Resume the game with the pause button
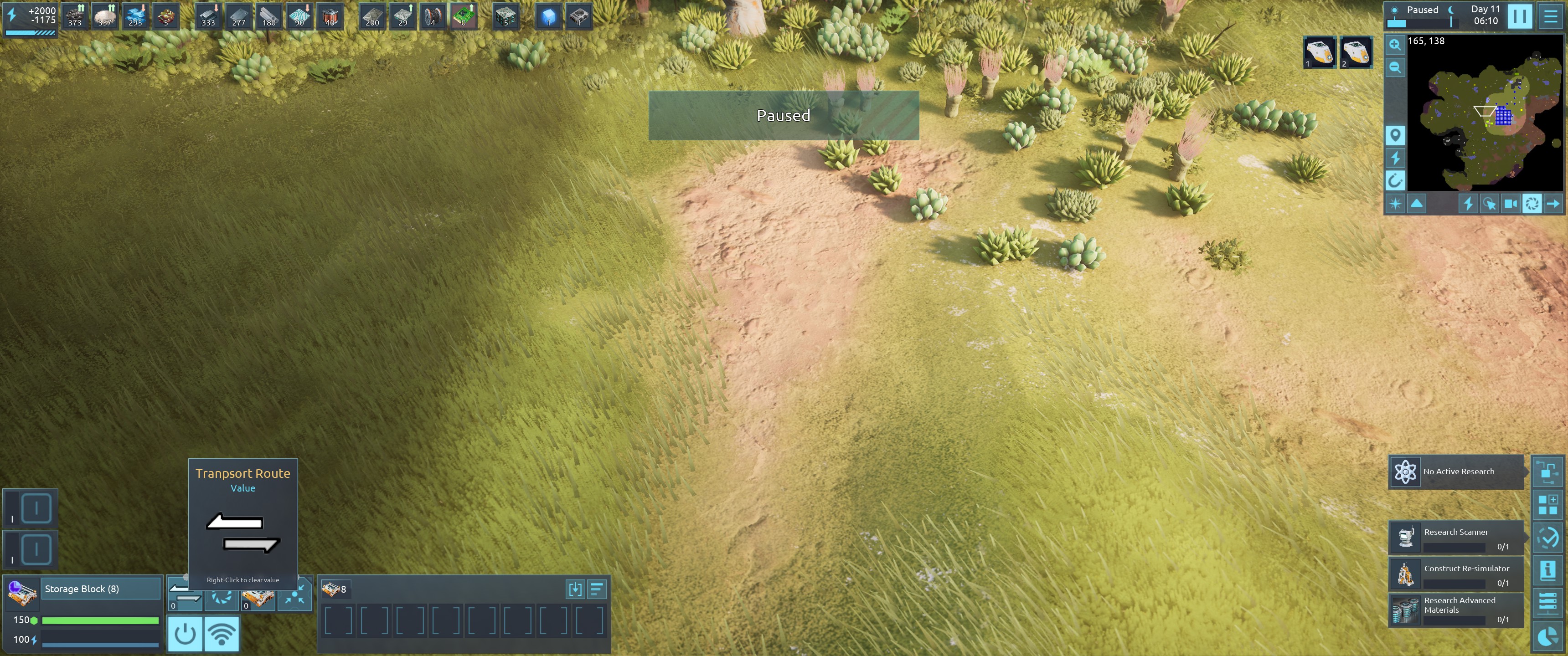Image resolution: width=1568 pixels, height=656 pixels. 1519,16
